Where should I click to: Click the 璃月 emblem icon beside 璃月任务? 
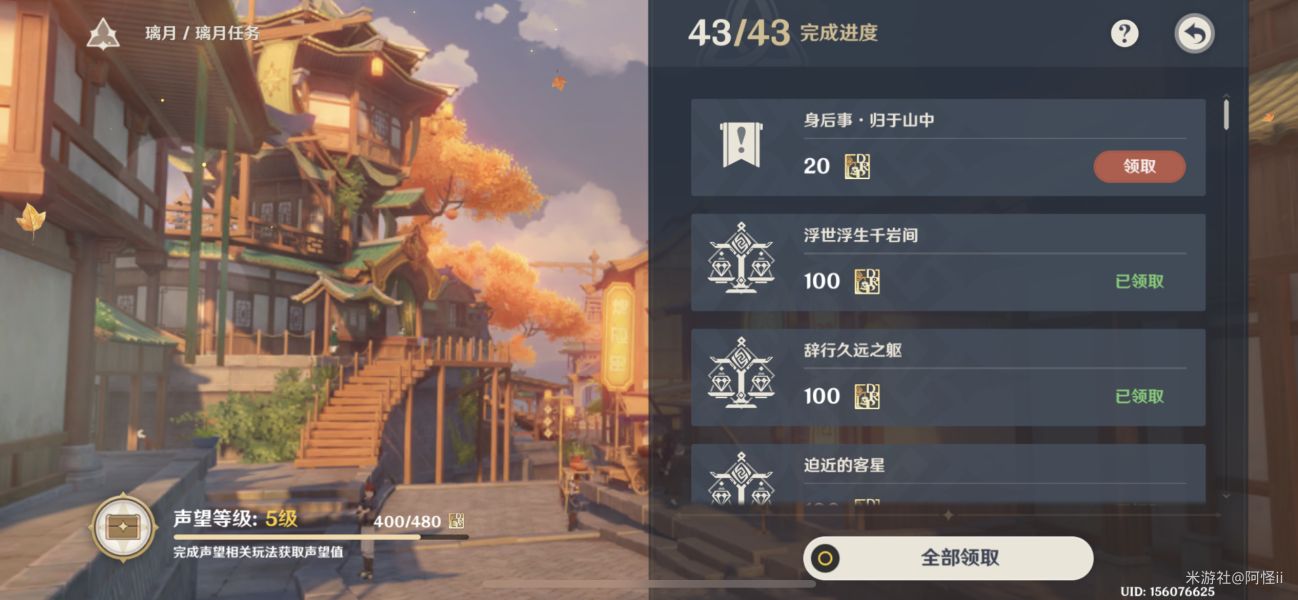coord(102,34)
